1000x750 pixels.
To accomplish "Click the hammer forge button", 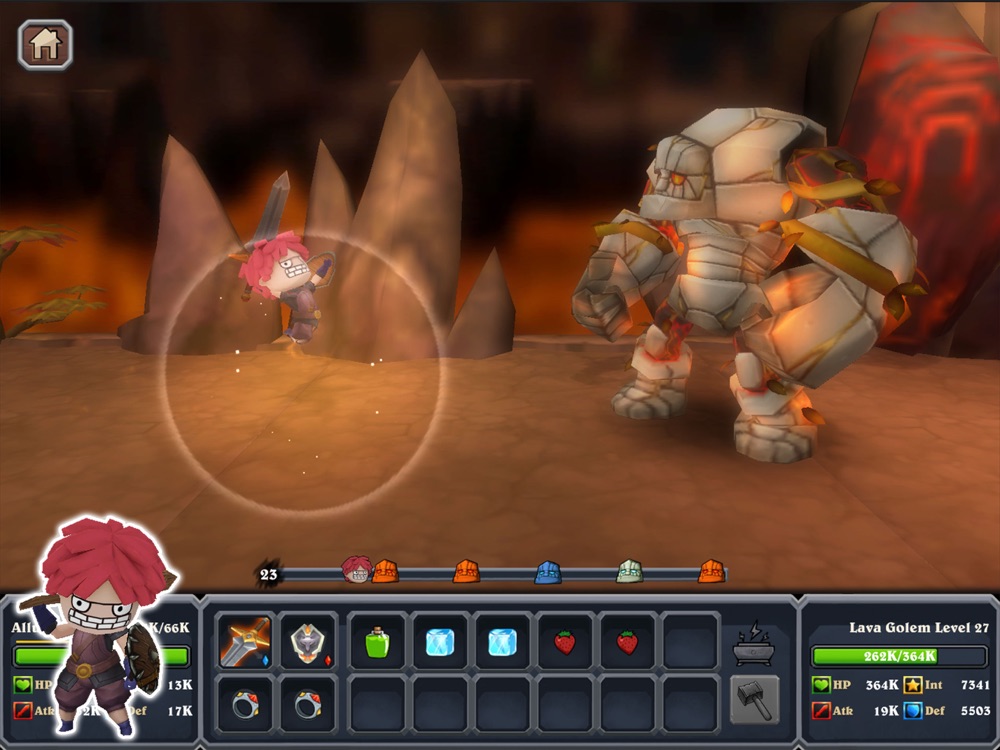I will [x=754, y=700].
